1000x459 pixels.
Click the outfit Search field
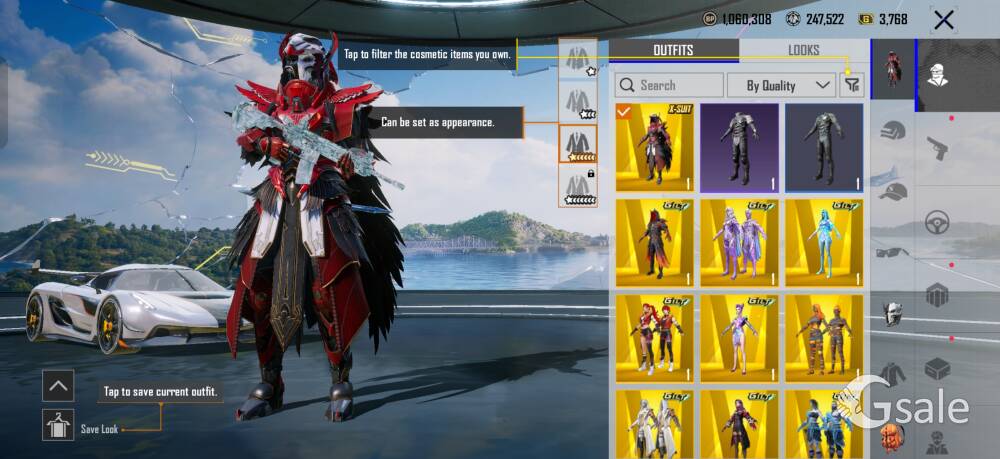pos(669,85)
